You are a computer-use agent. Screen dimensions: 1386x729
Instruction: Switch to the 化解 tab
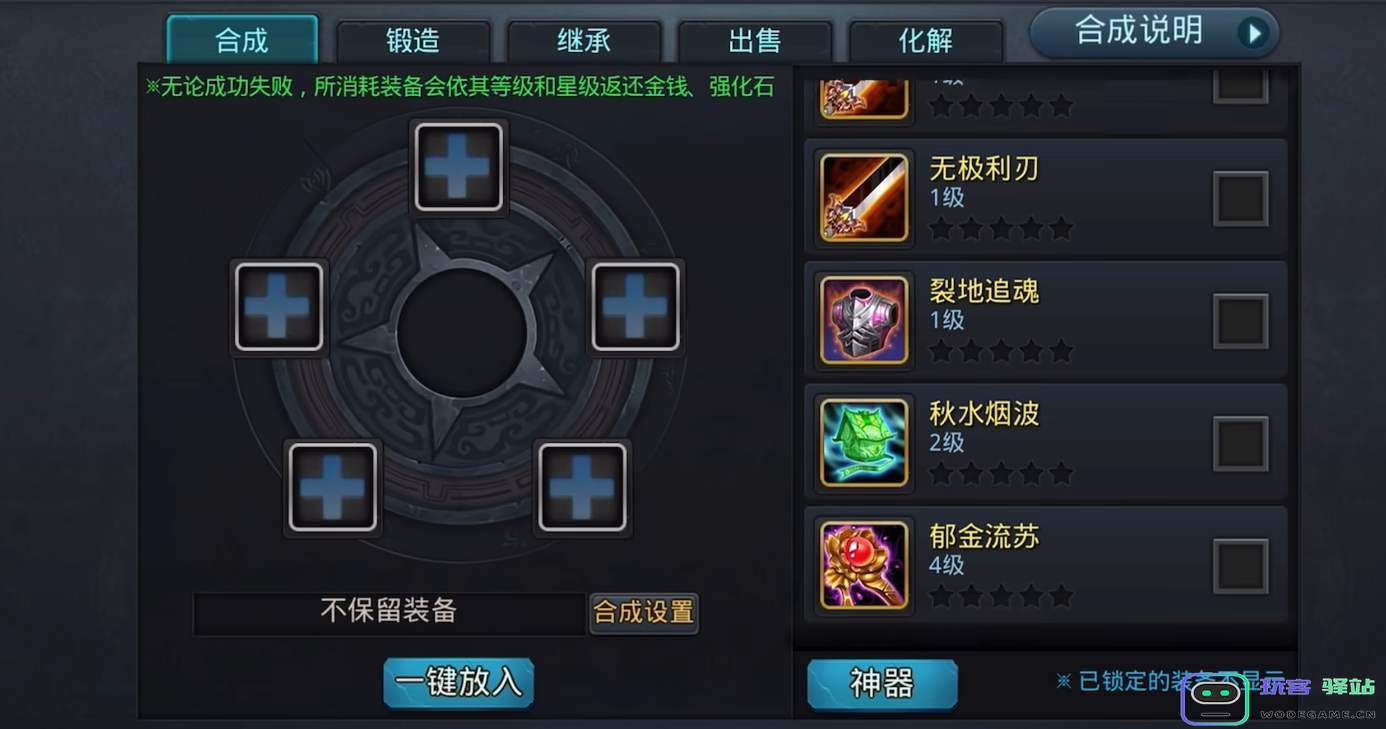[x=926, y=41]
